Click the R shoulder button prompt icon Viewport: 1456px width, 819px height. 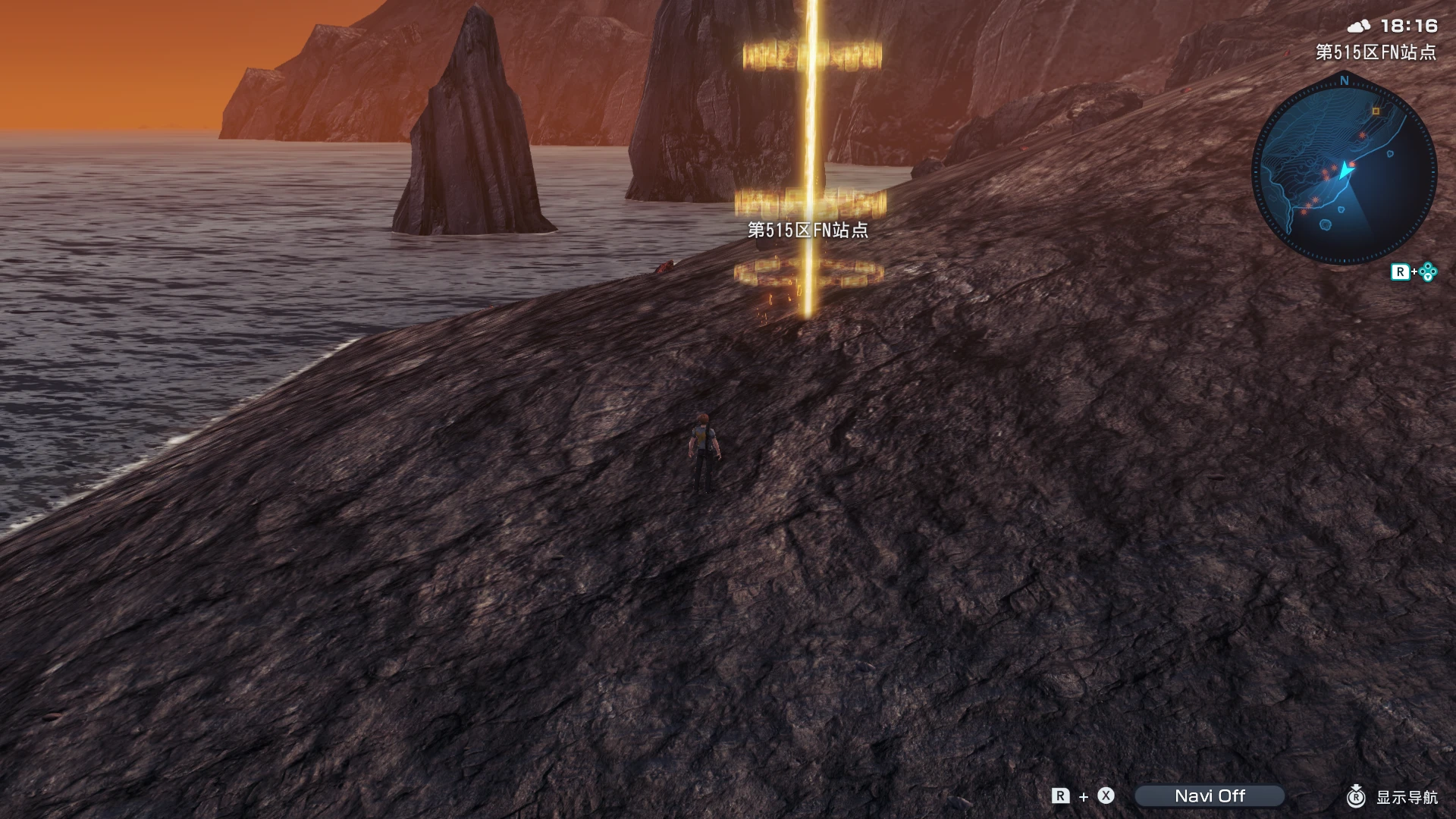[x=1059, y=795]
